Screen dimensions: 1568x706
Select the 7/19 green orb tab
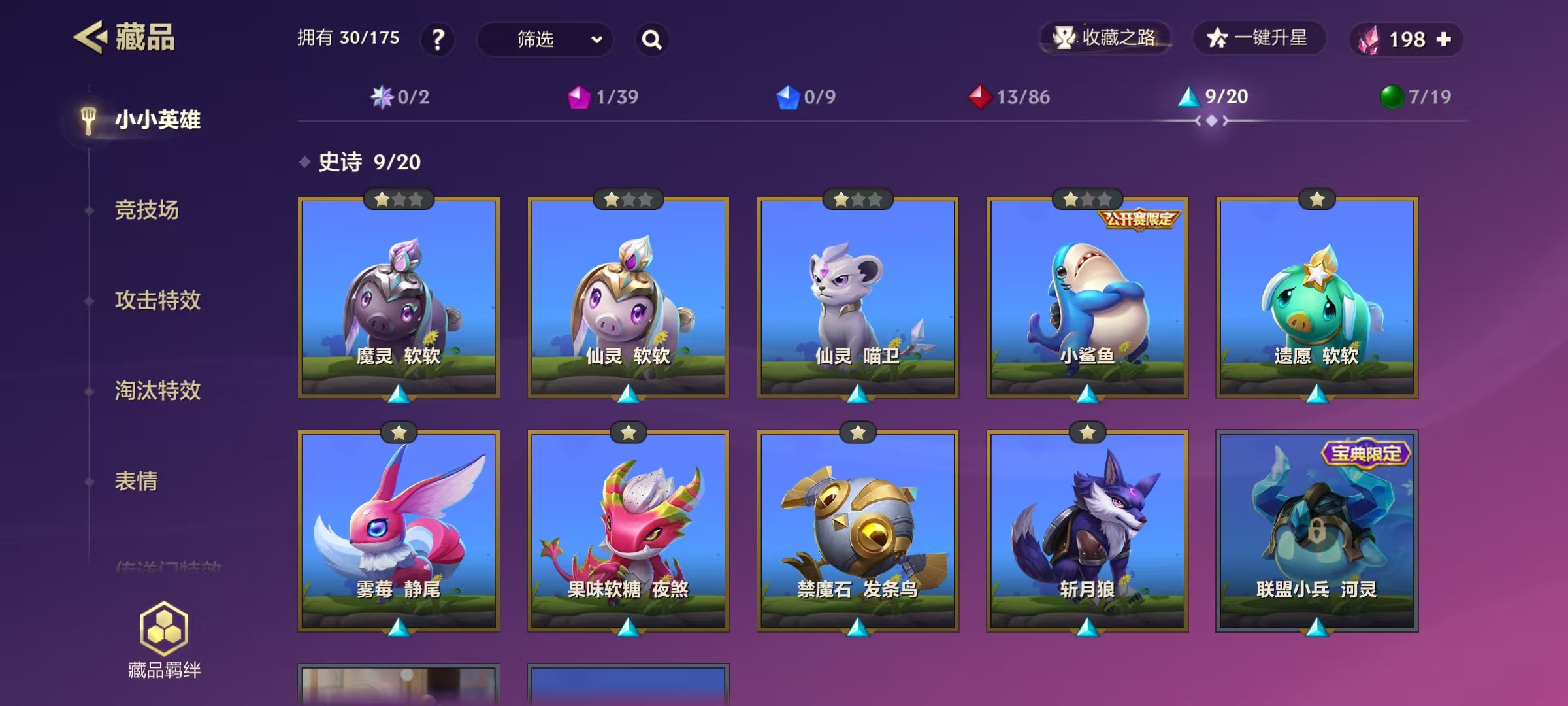[x=1415, y=97]
